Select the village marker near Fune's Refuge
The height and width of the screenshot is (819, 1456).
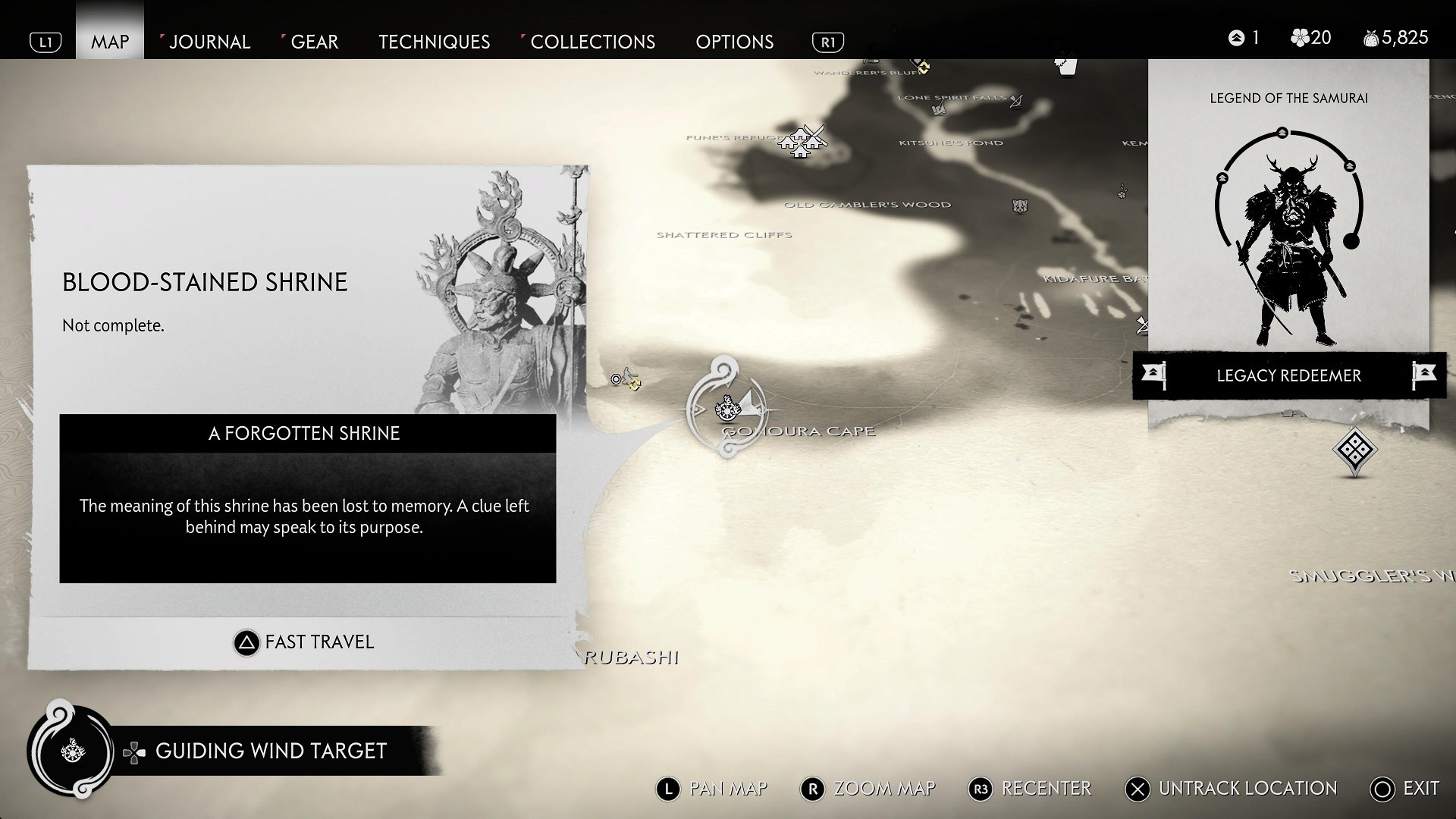tap(802, 143)
